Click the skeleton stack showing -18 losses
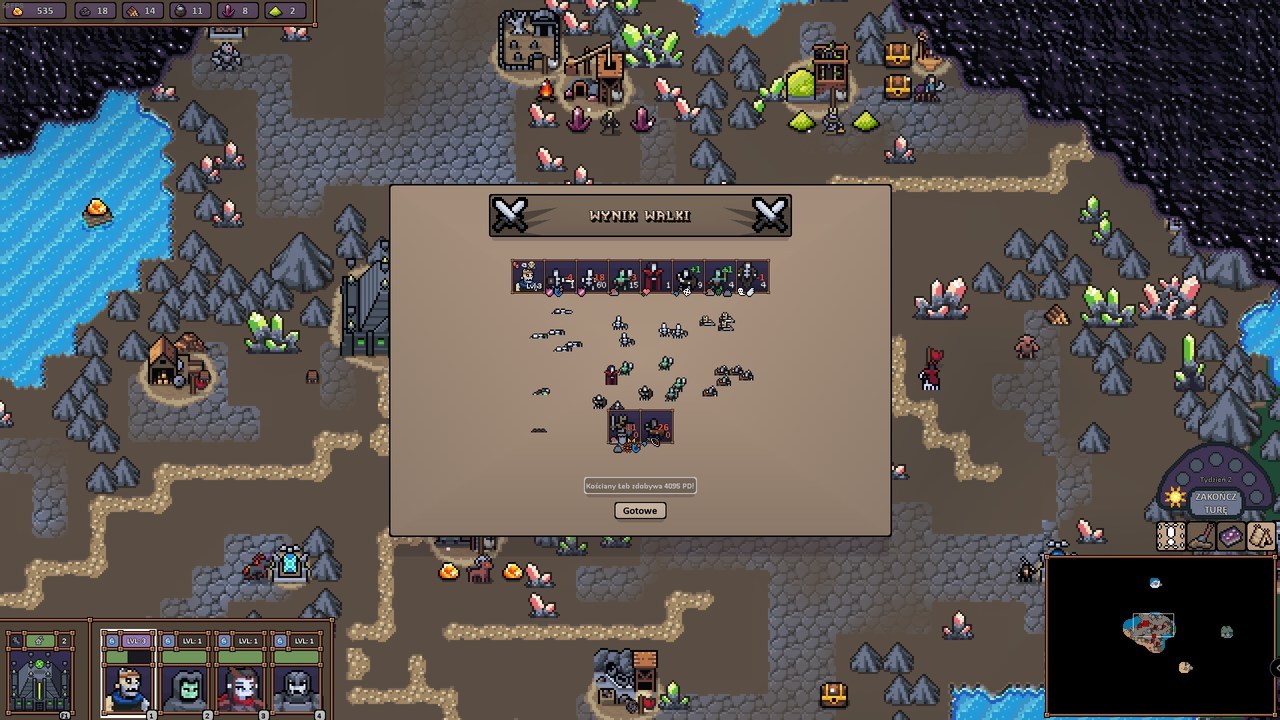1280x720 pixels. point(590,280)
